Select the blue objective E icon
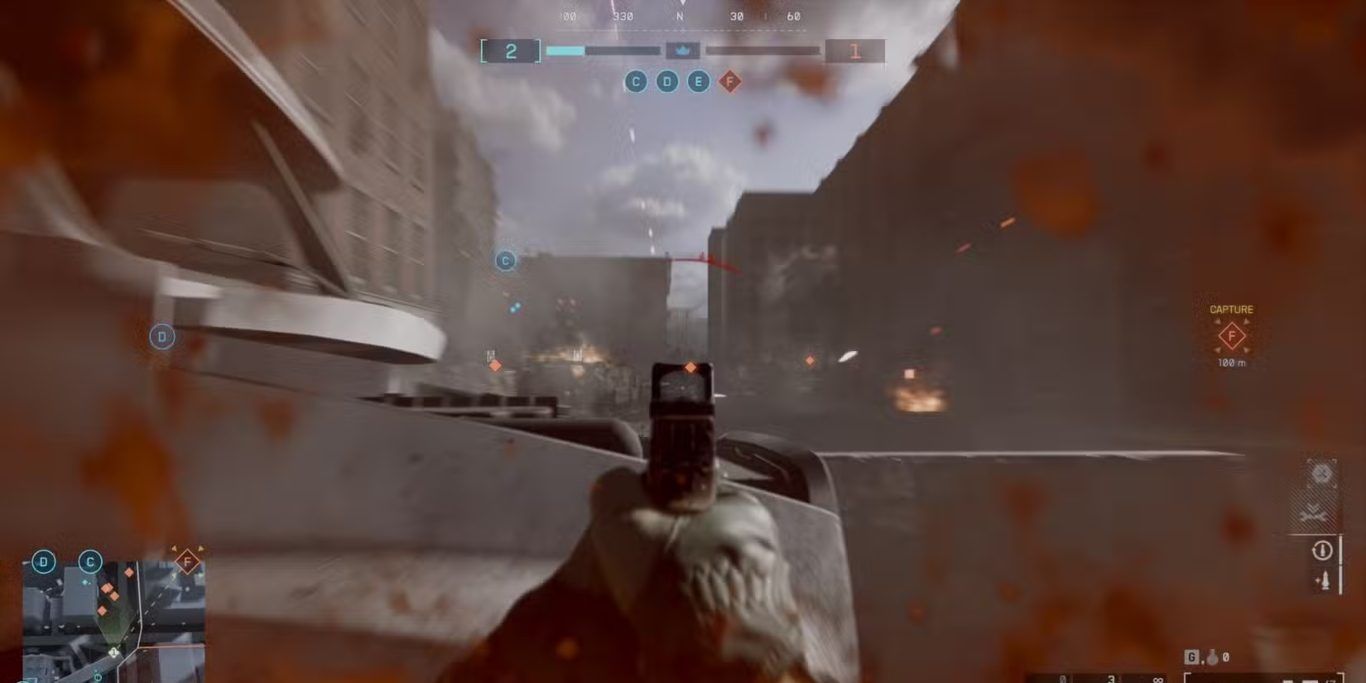This screenshot has width=1366, height=683. [699, 81]
